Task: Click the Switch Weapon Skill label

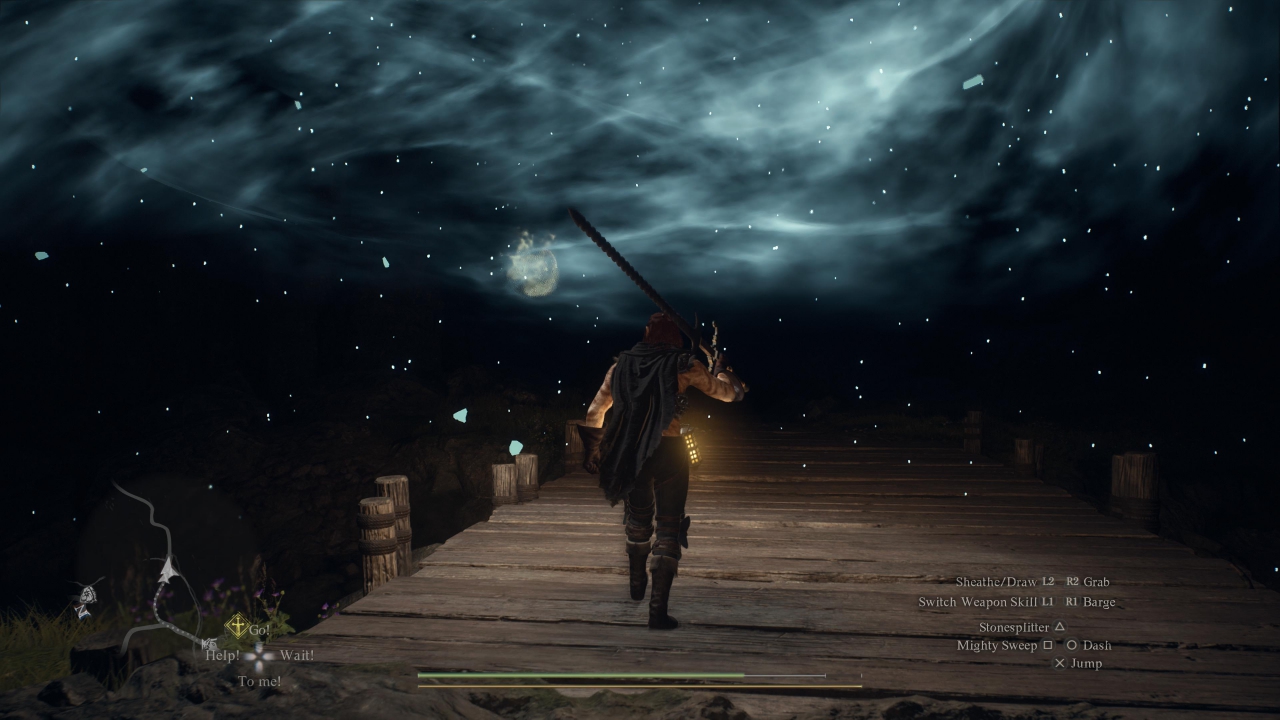Action: pos(977,602)
